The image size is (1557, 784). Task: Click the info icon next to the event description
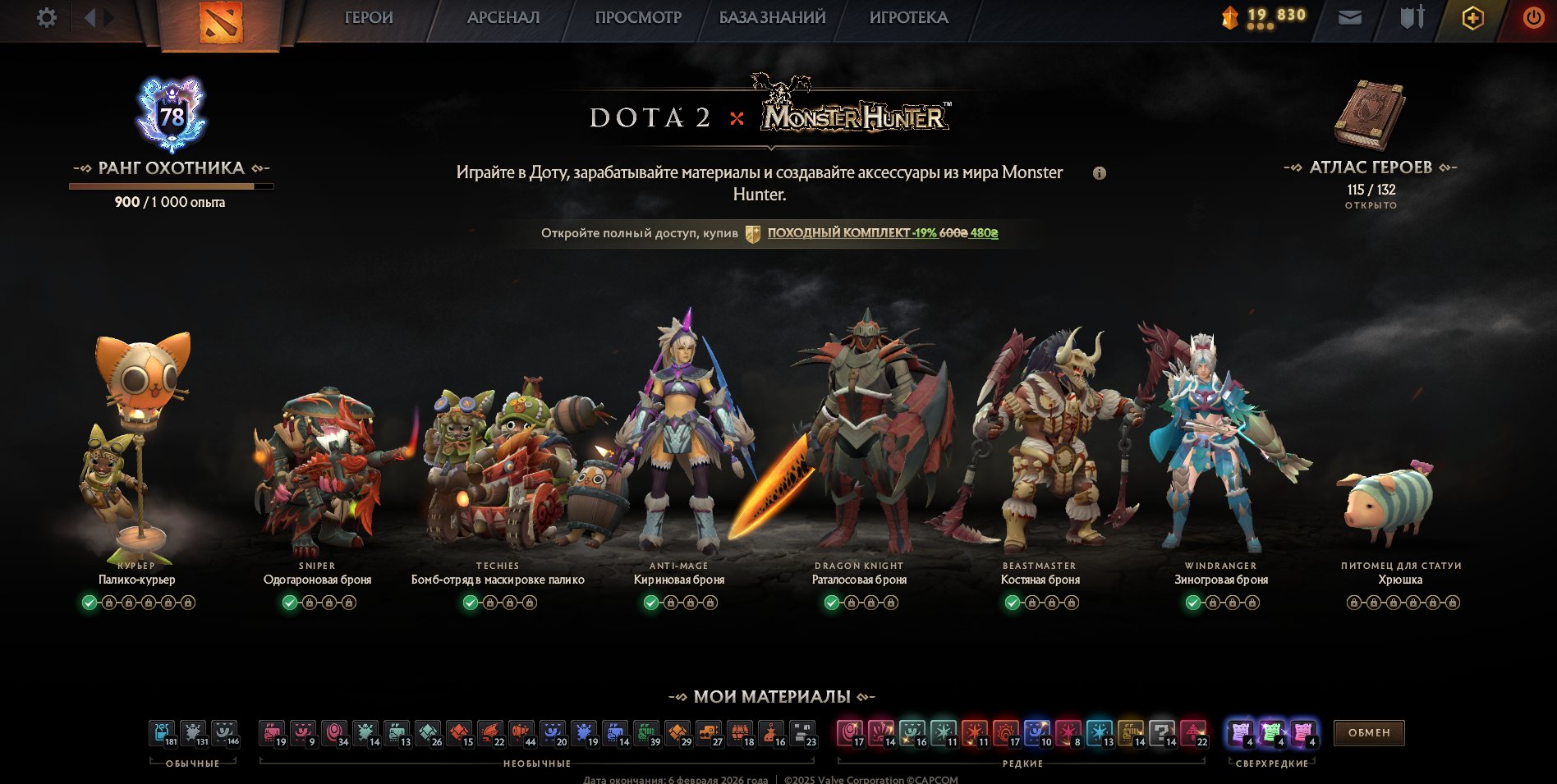click(x=1101, y=174)
